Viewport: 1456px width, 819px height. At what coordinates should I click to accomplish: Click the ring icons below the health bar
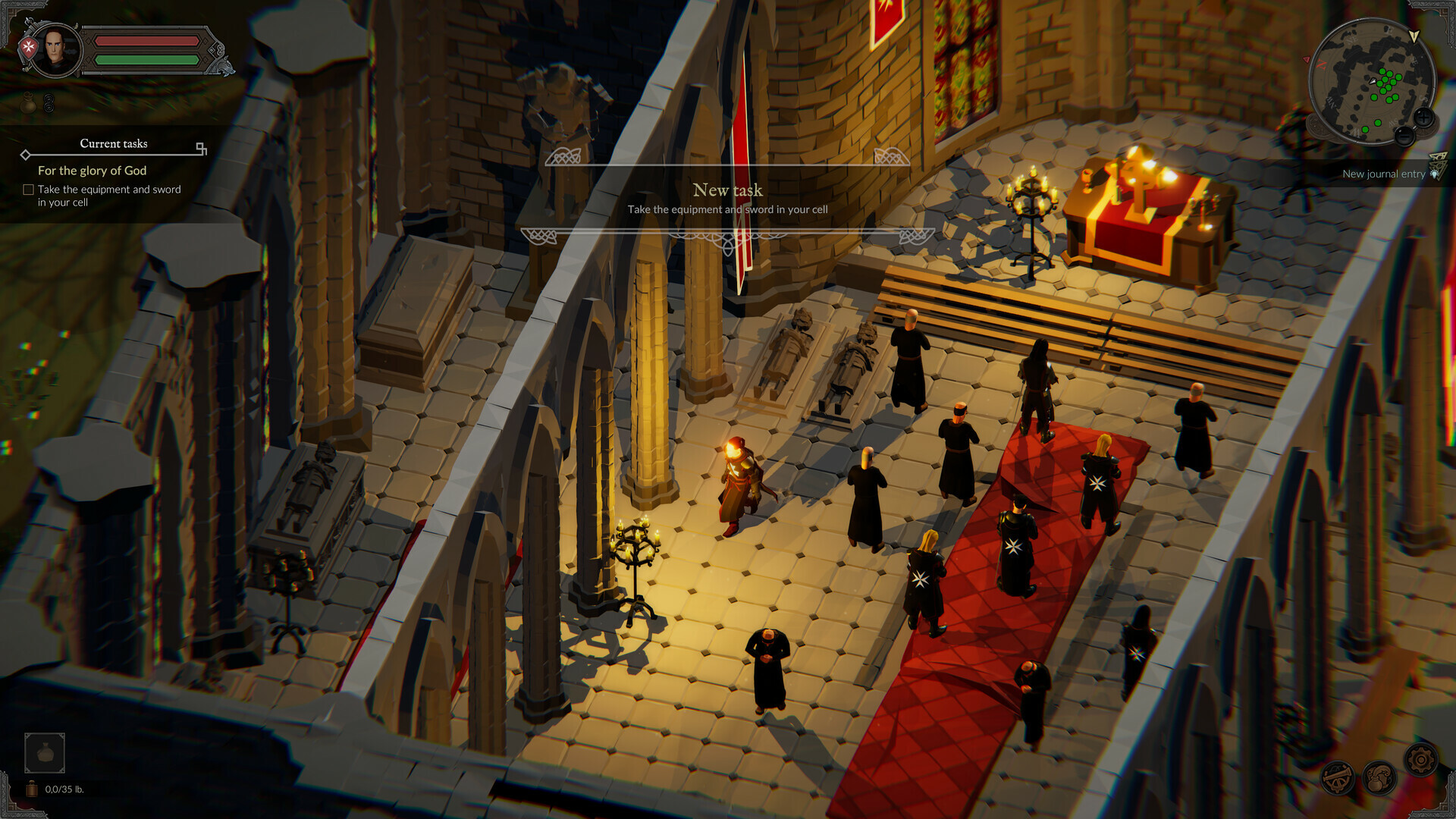click(x=48, y=103)
